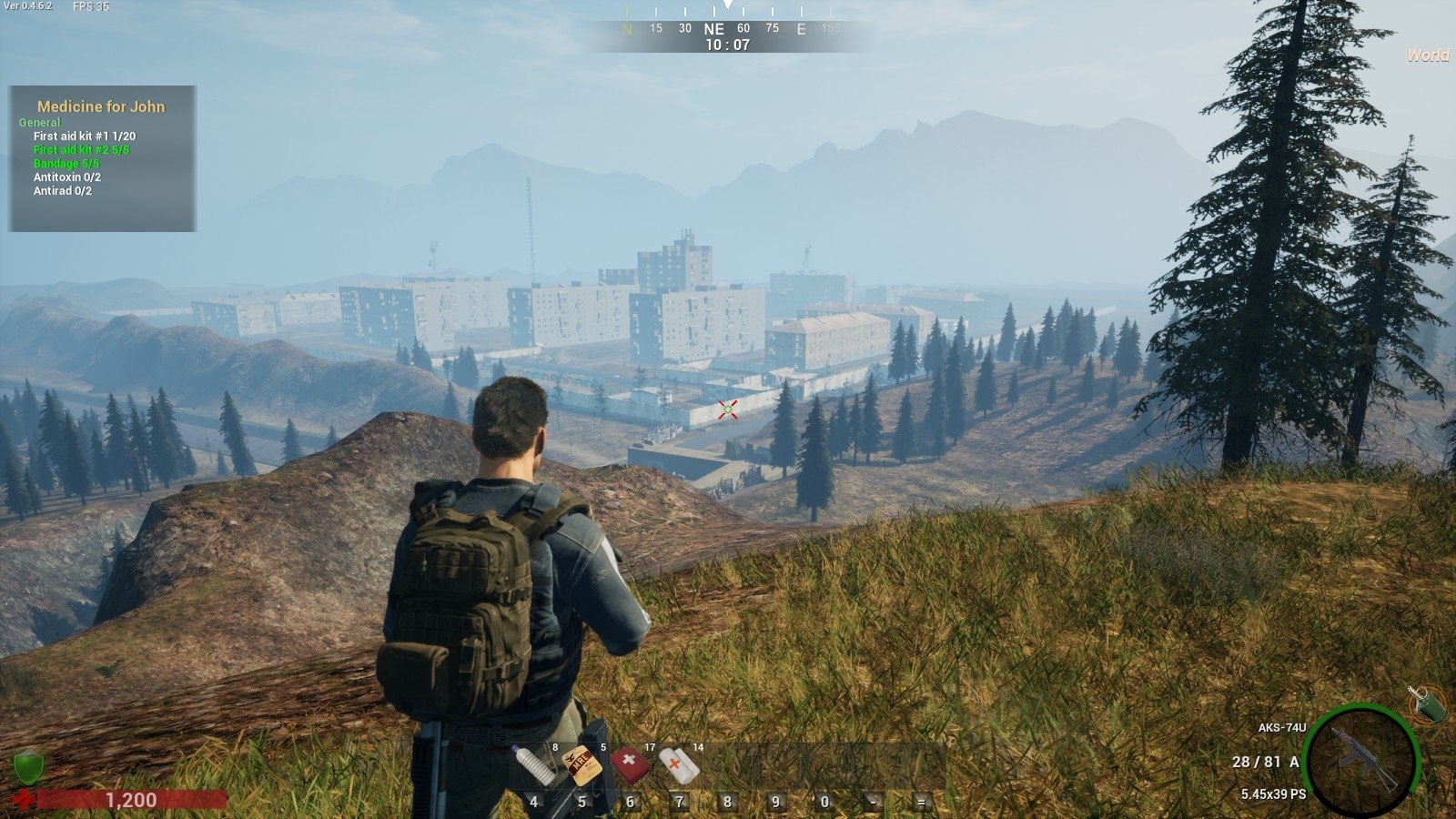Select the green grenade icon
Viewport: 1456px width, 819px height.
point(1427,703)
